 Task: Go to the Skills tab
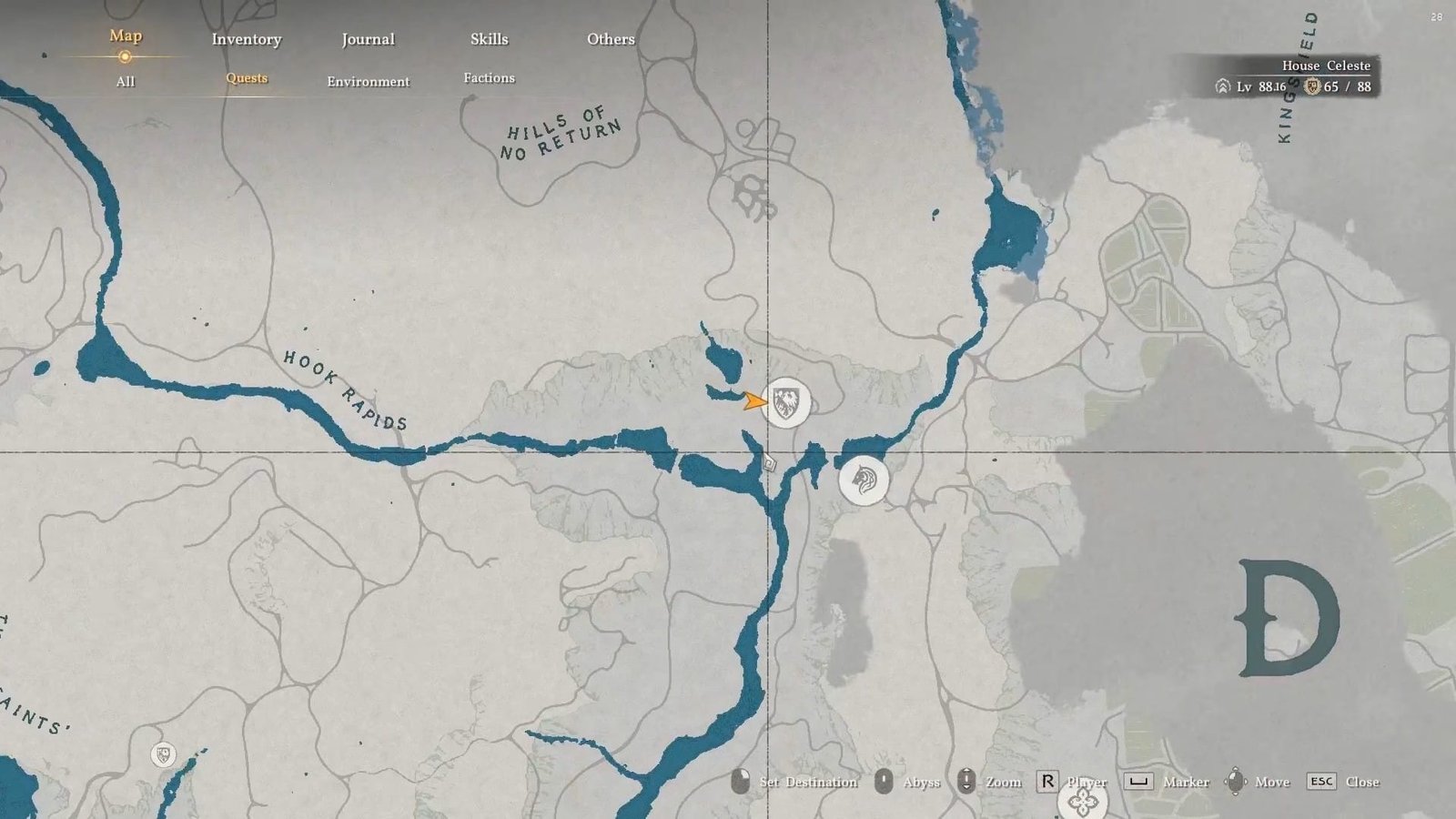coord(489,39)
